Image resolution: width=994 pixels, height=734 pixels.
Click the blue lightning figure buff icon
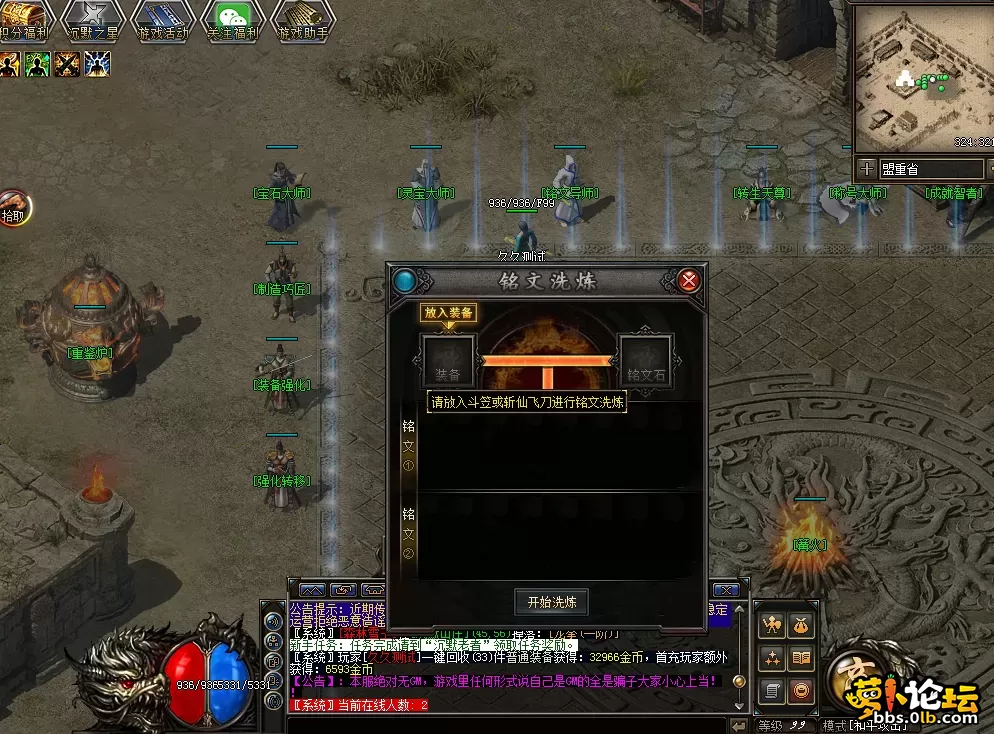[x=97, y=65]
